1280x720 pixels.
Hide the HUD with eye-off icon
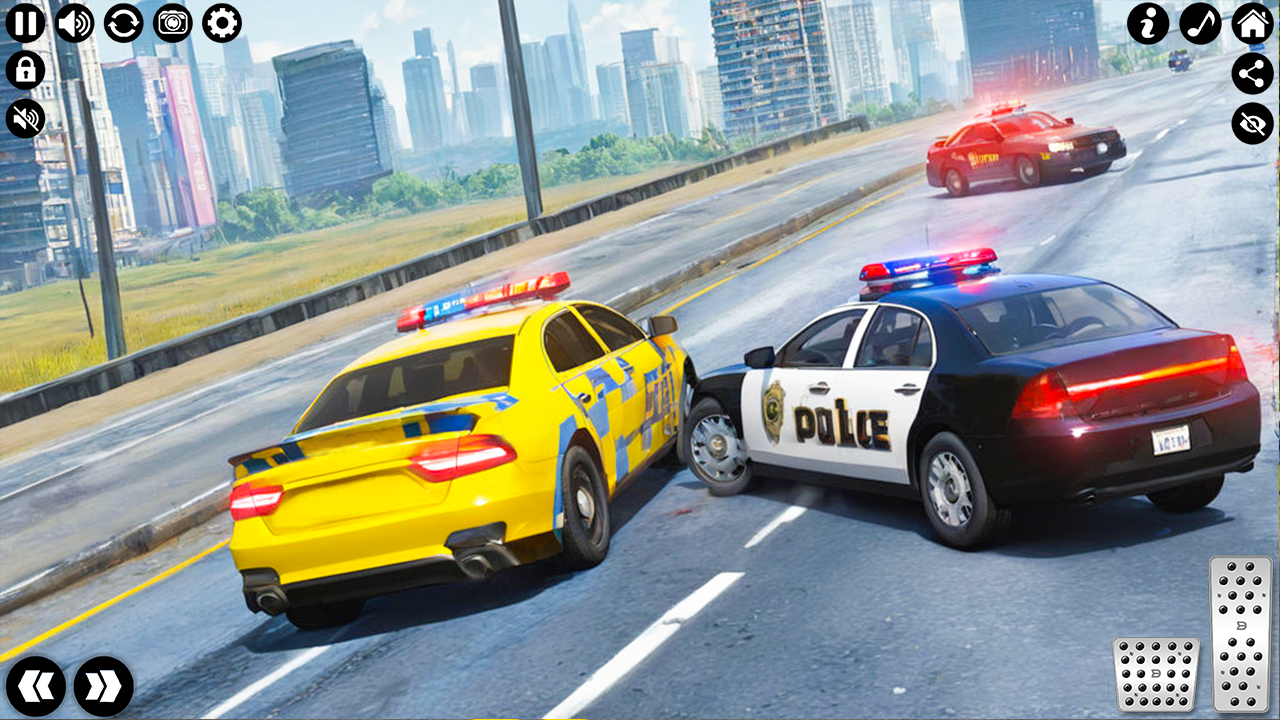pos(1252,123)
